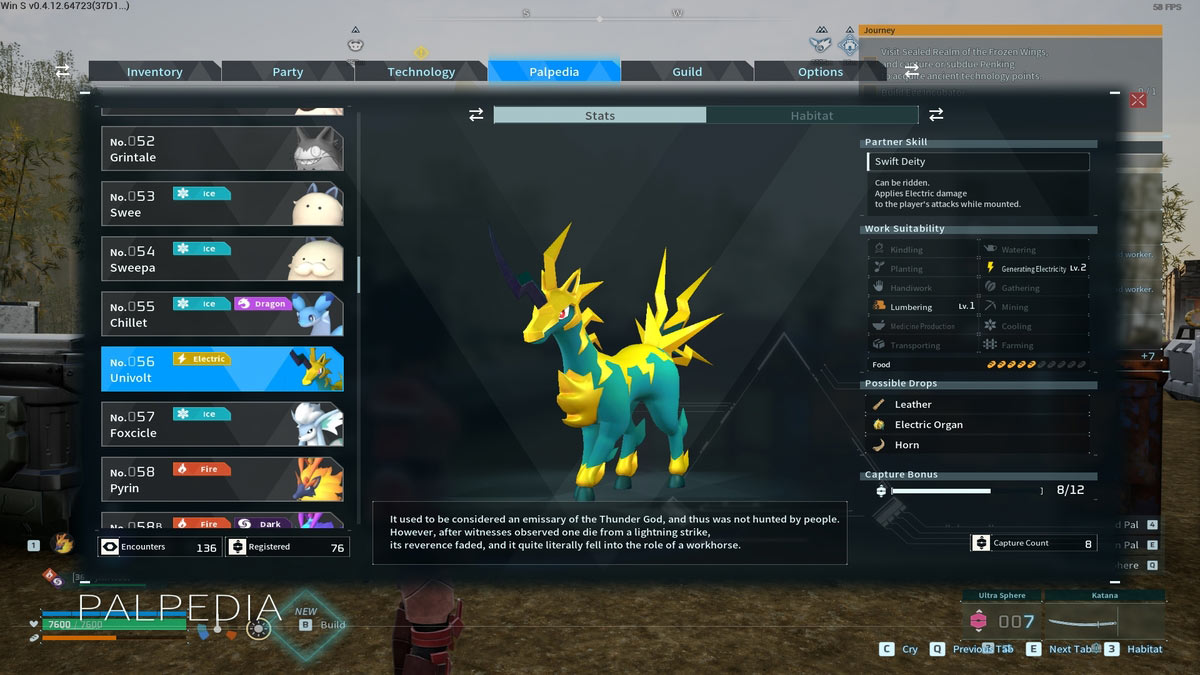1200x675 pixels.
Task: Select the Leather drop row
Action: click(x=977, y=405)
